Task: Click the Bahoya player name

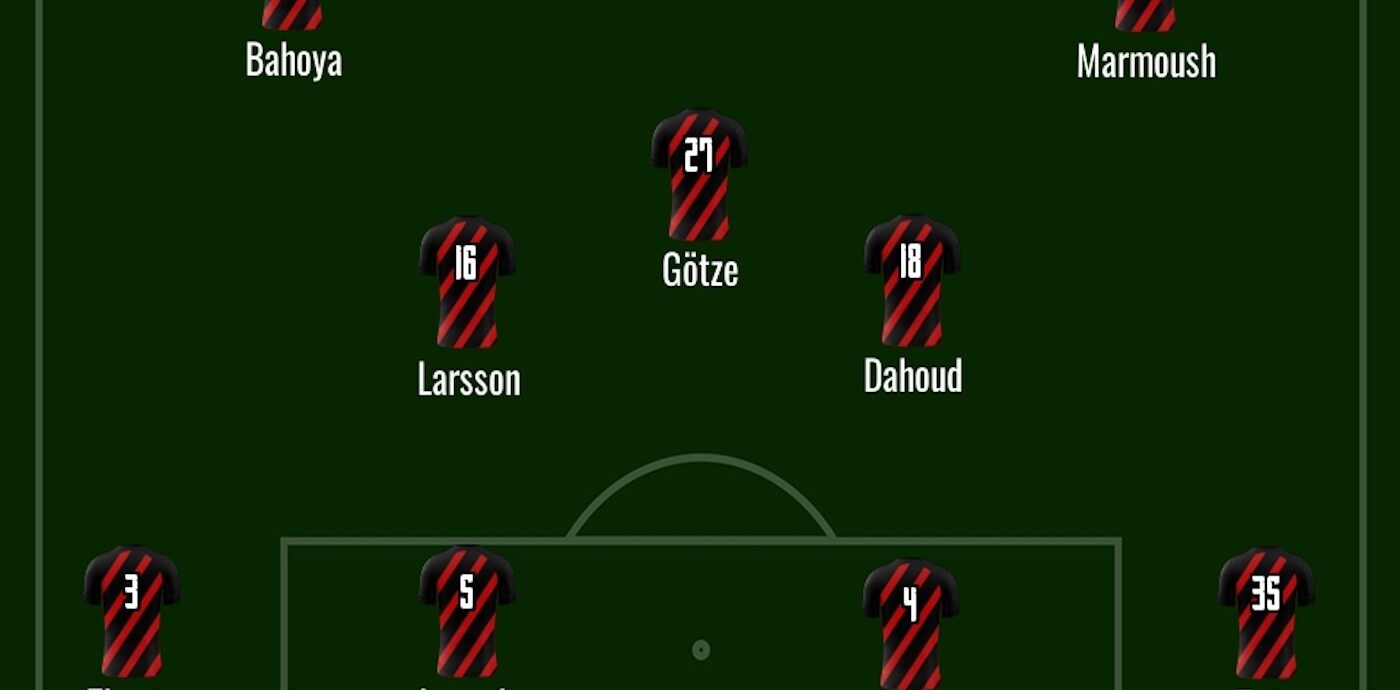Action: pos(294,60)
